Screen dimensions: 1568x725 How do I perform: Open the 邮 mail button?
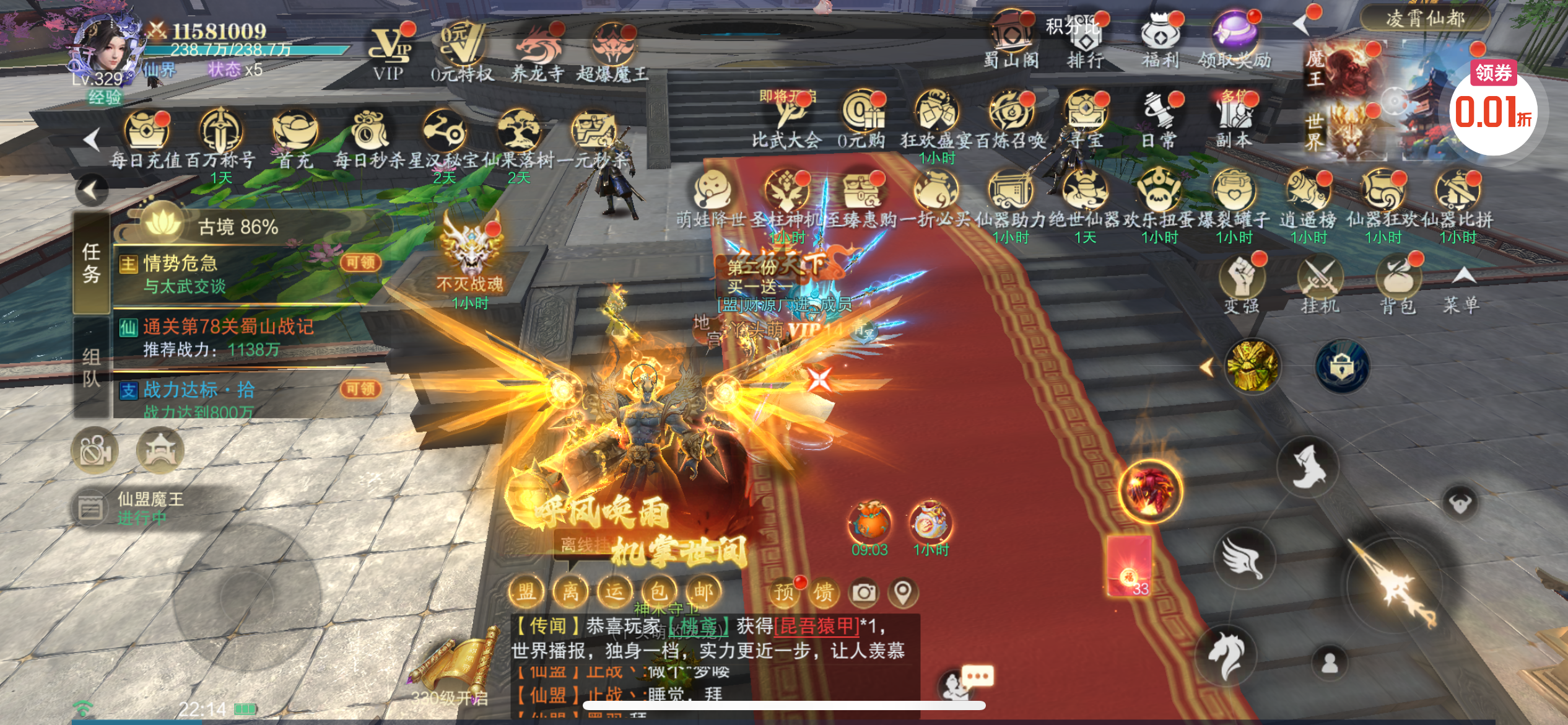[x=703, y=592]
